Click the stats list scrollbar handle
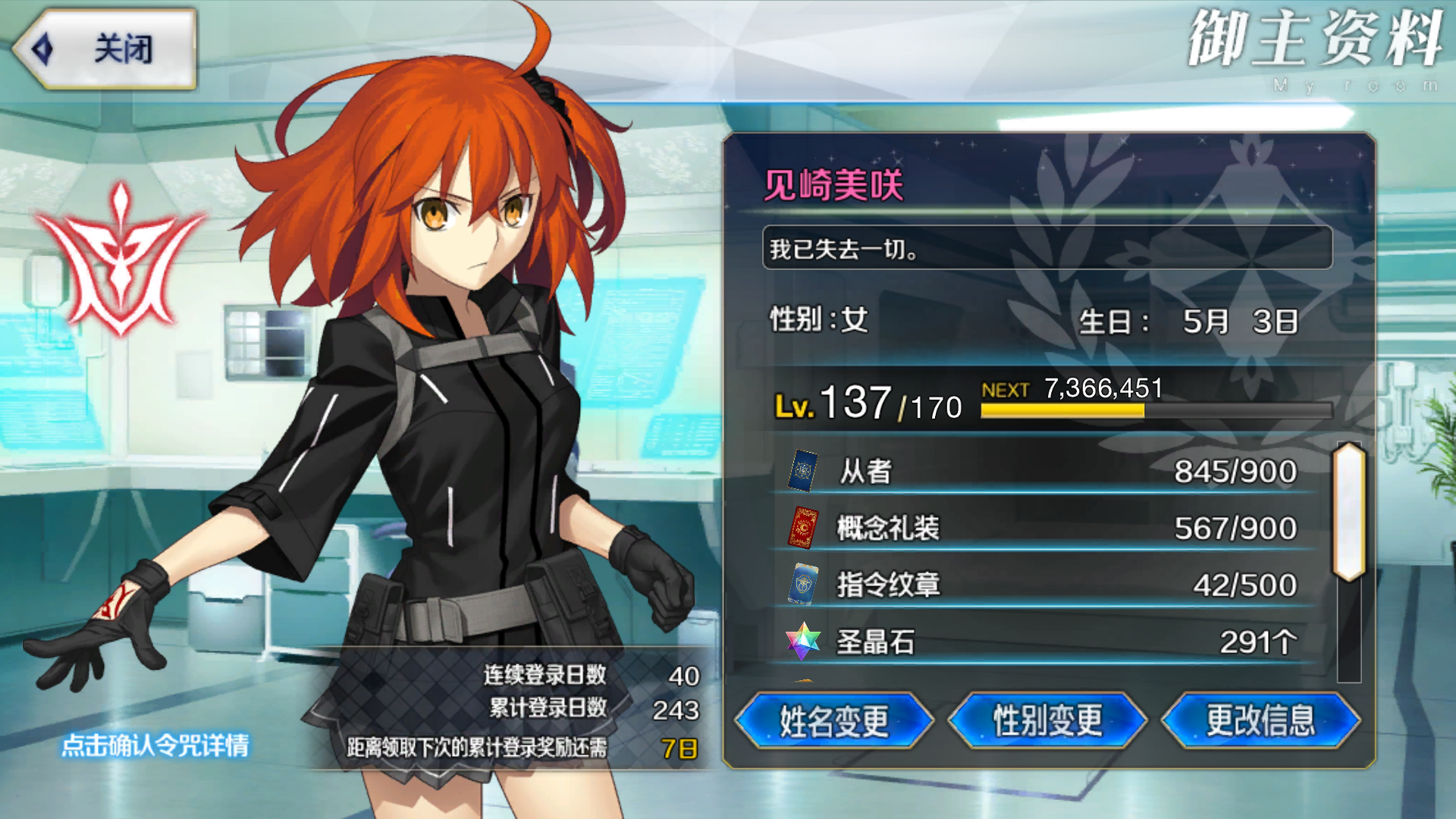Image resolution: width=1456 pixels, height=819 pixels. click(x=1349, y=512)
